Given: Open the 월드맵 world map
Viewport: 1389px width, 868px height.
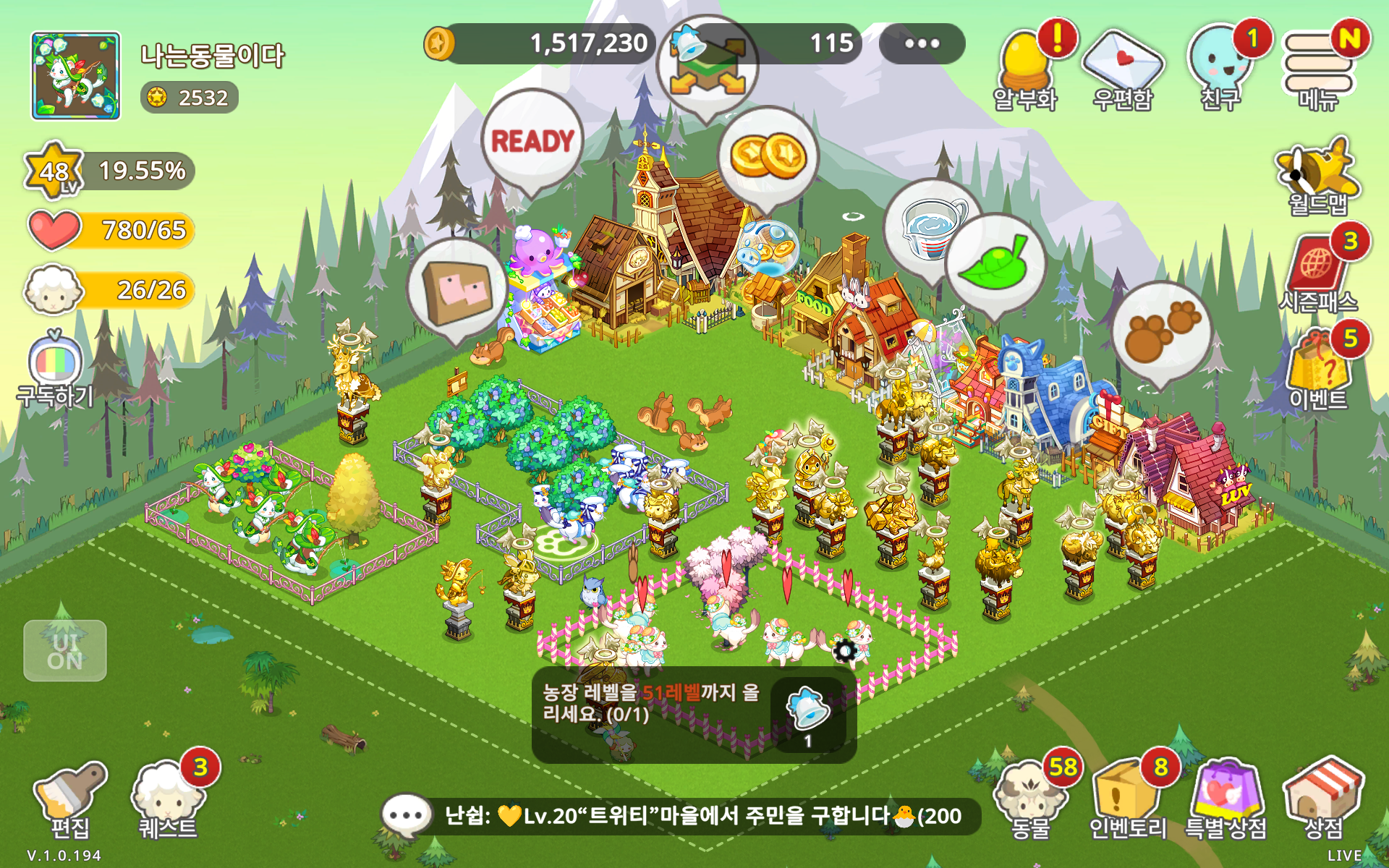Looking at the screenshot, I should pos(1318,177).
